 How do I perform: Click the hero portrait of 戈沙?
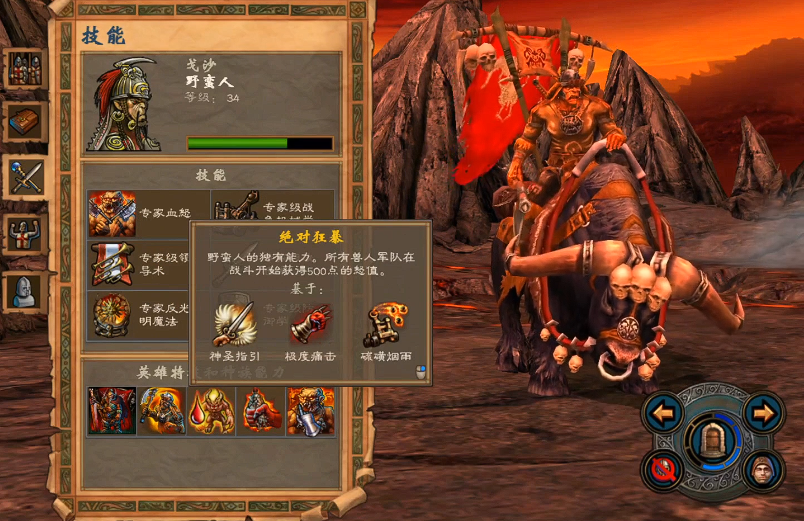(124, 105)
